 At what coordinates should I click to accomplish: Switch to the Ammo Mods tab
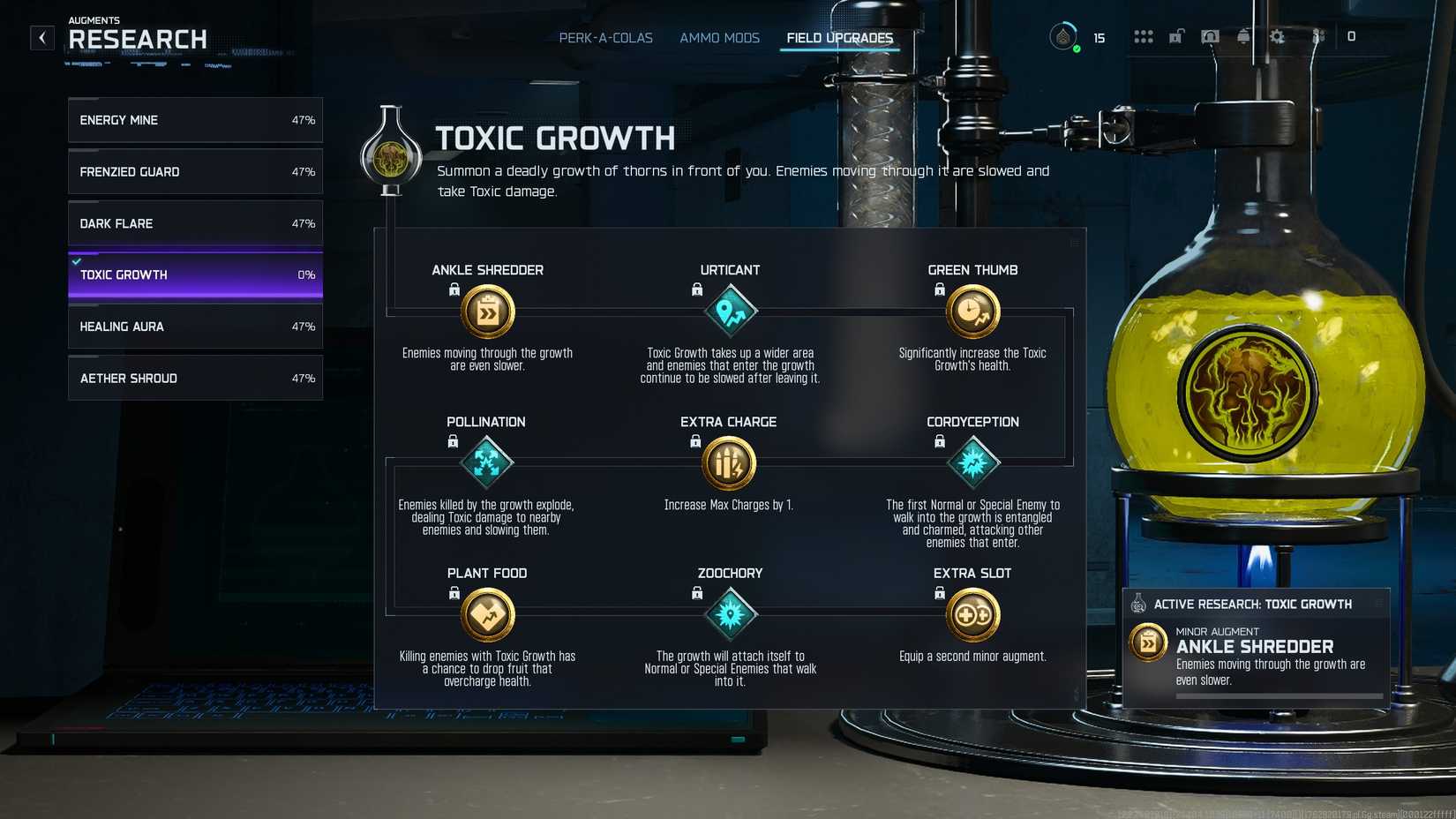[719, 38]
